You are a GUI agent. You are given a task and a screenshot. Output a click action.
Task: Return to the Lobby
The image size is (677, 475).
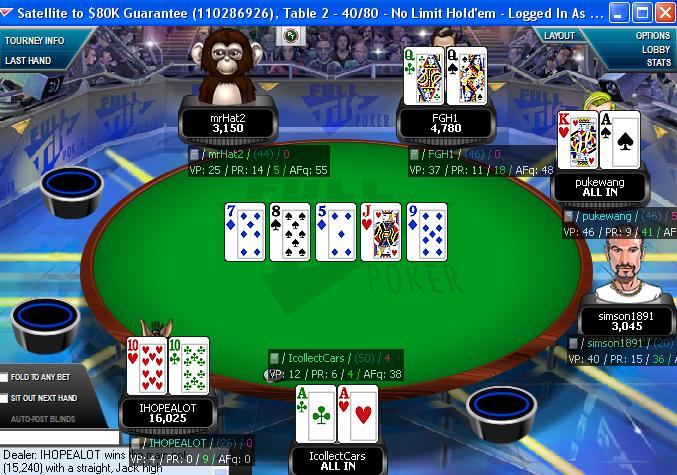coord(656,49)
